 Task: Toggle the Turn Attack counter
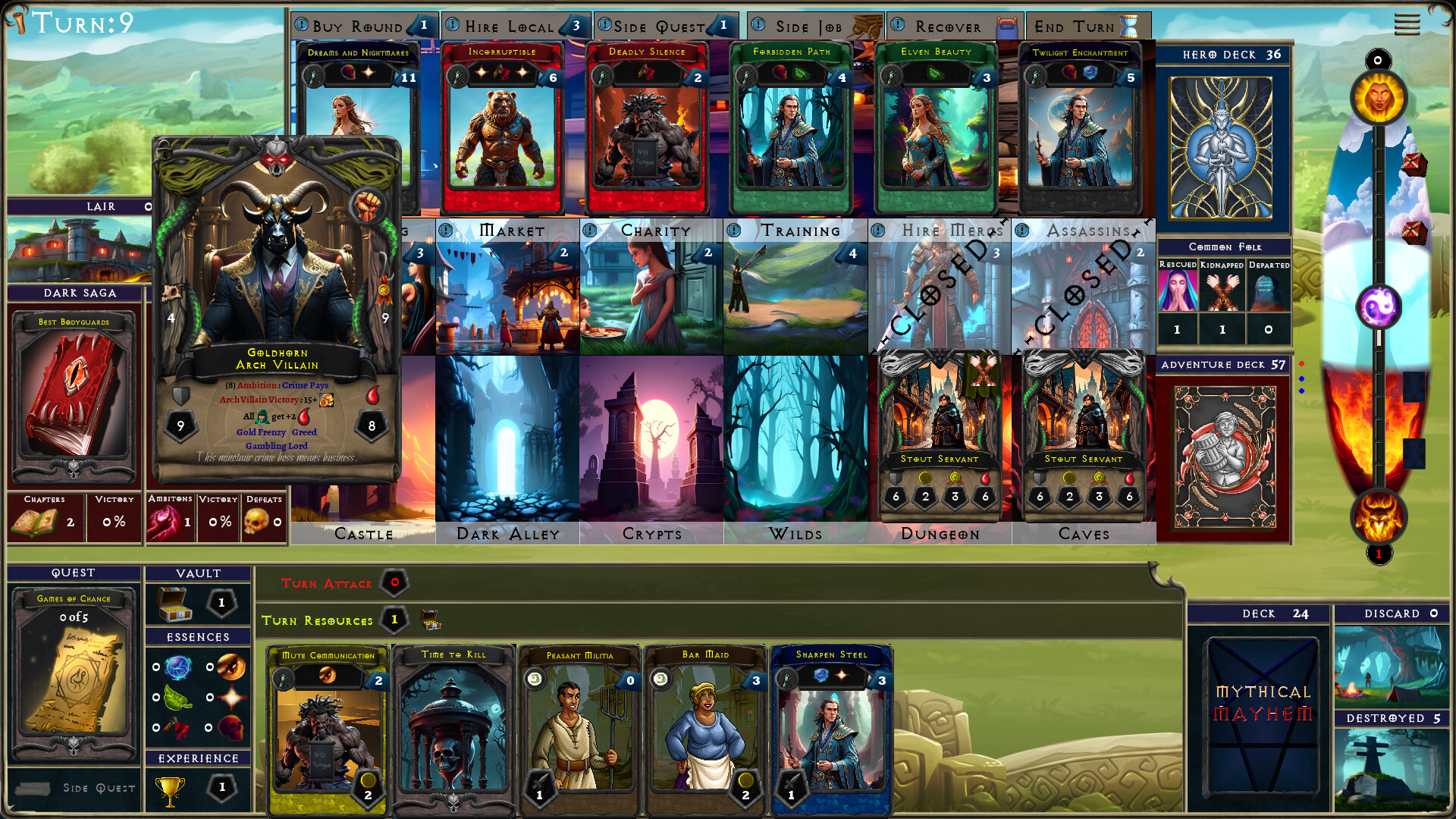pyautogui.click(x=394, y=584)
